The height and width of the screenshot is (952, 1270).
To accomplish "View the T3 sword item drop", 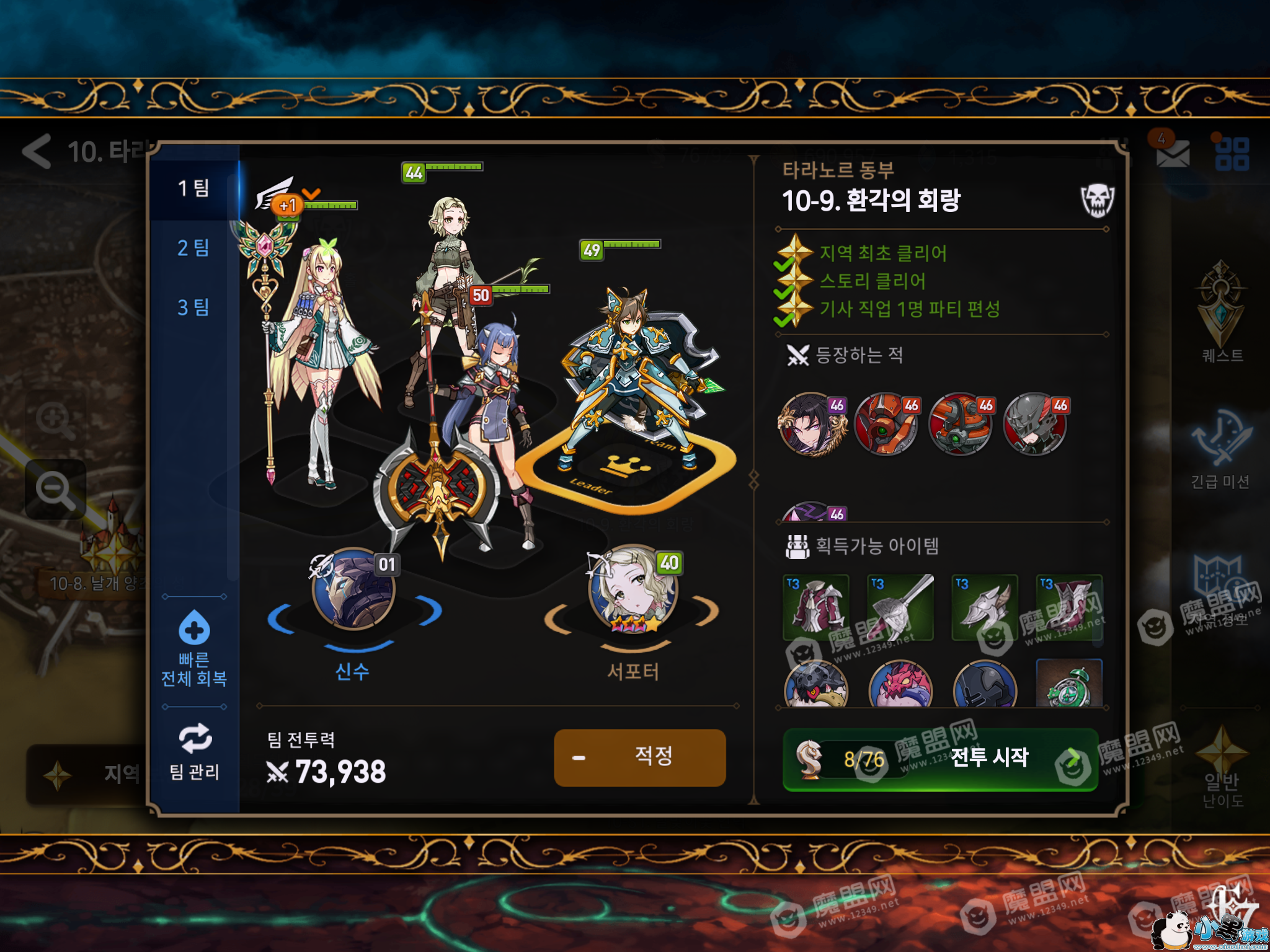I will pyautogui.click(x=900, y=607).
